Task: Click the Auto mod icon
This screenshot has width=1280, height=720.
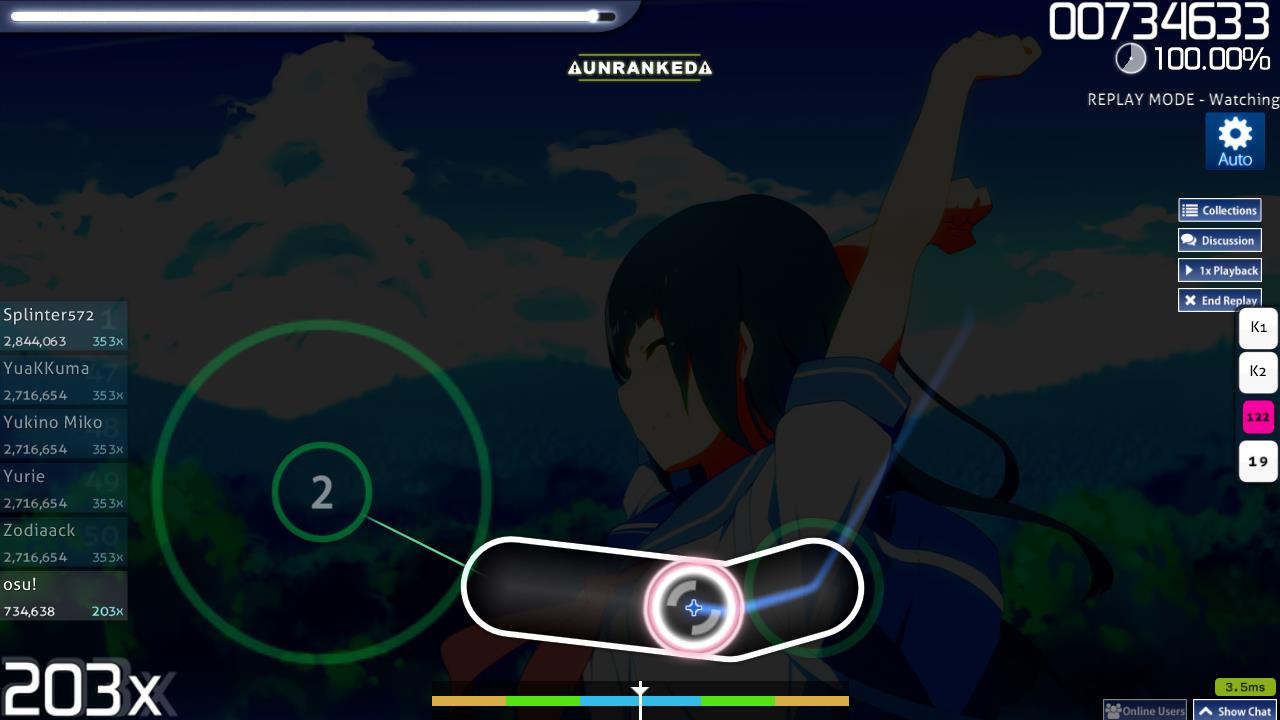Action: click(x=1235, y=140)
